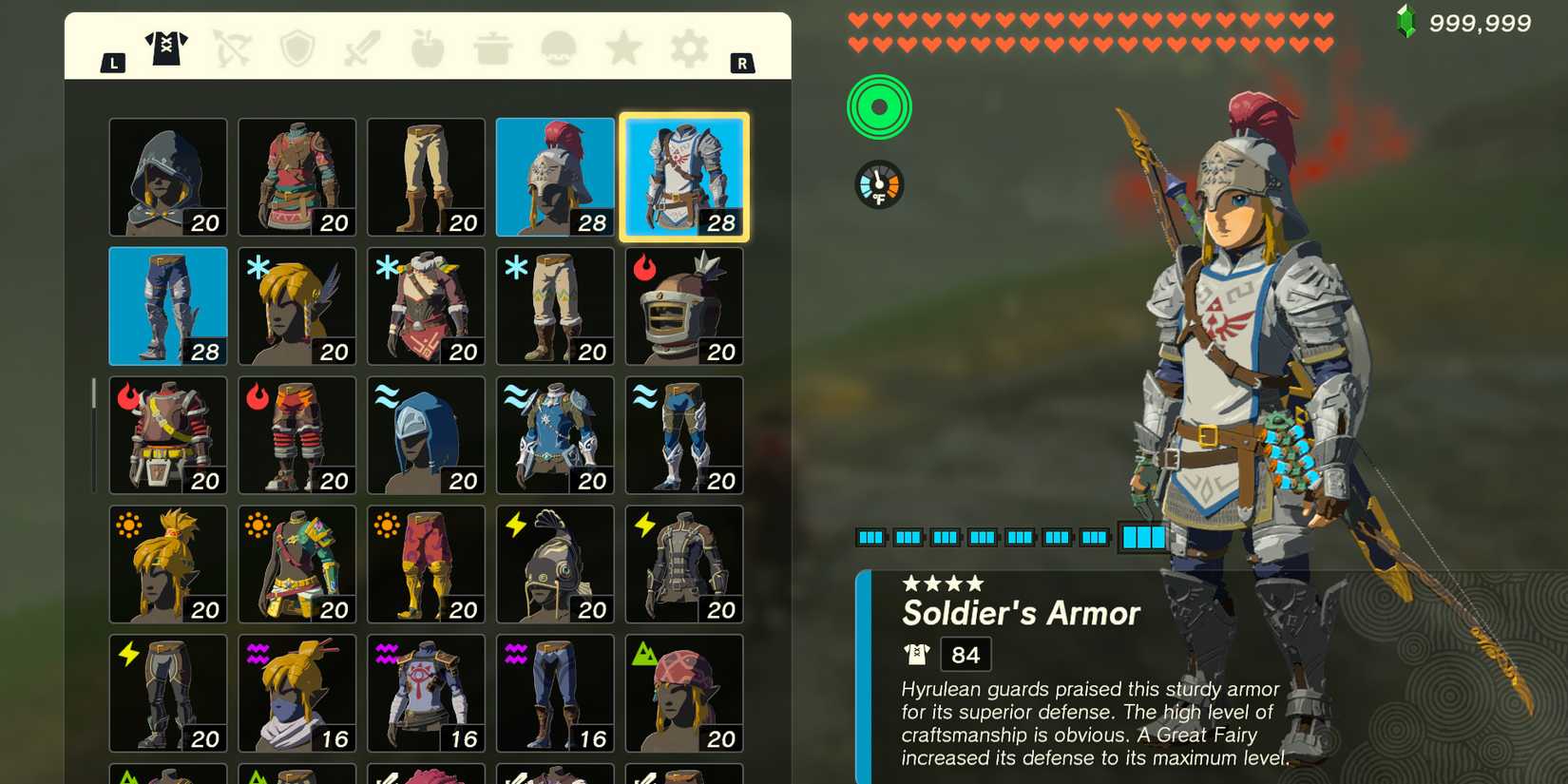Viewport: 1568px width, 784px height.
Task: Switch to the bows inventory tab
Action: pyautogui.click(x=233, y=49)
